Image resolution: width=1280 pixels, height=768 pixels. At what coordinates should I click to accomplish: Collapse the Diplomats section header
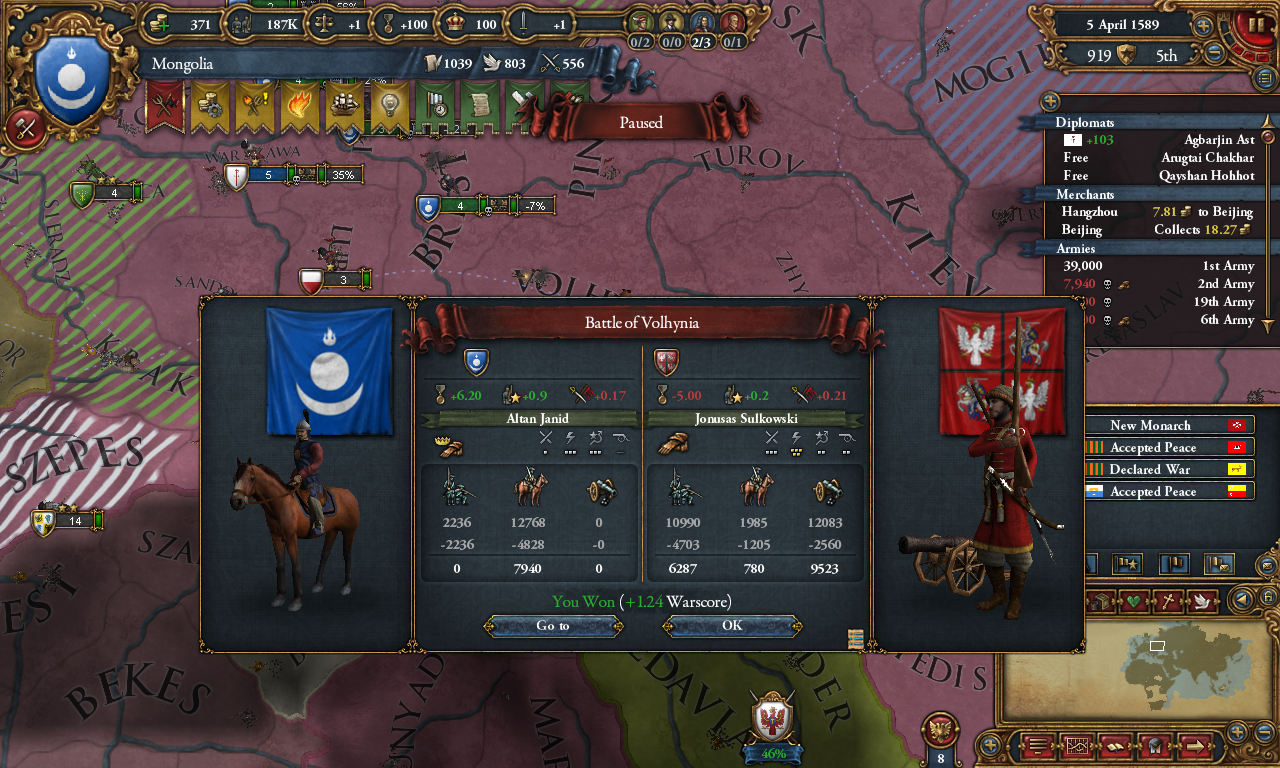click(x=1087, y=121)
